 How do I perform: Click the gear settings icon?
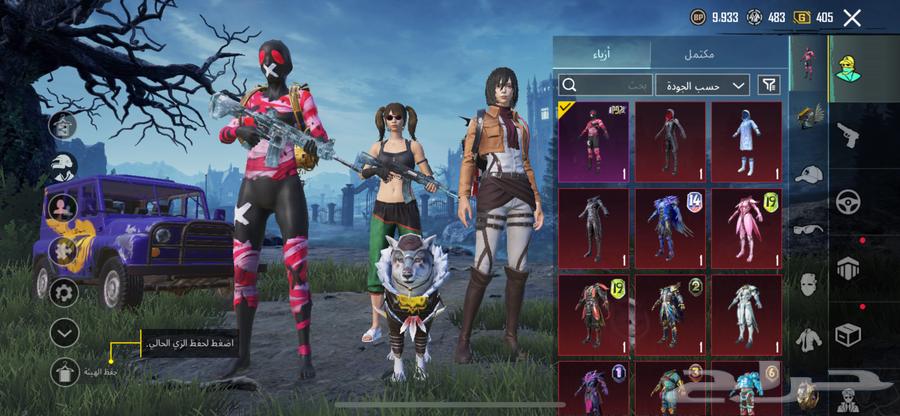click(65, 292)
